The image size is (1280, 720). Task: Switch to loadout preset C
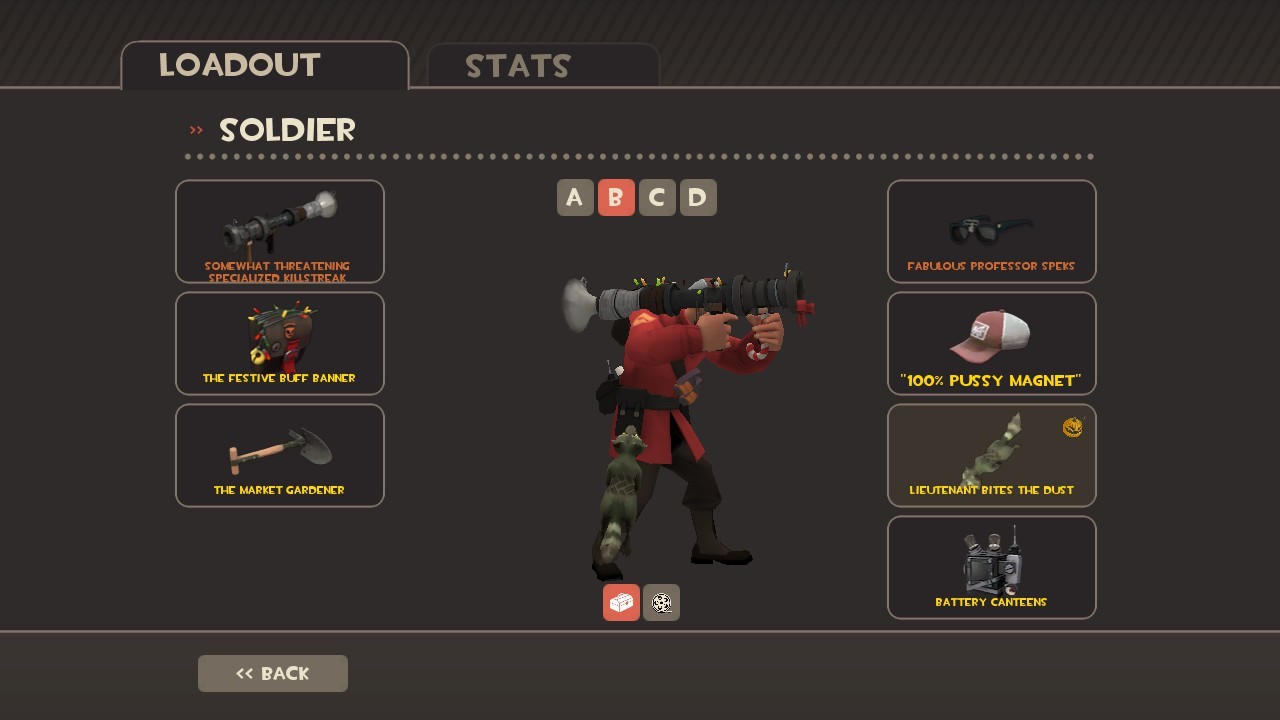tap(657, 197)
